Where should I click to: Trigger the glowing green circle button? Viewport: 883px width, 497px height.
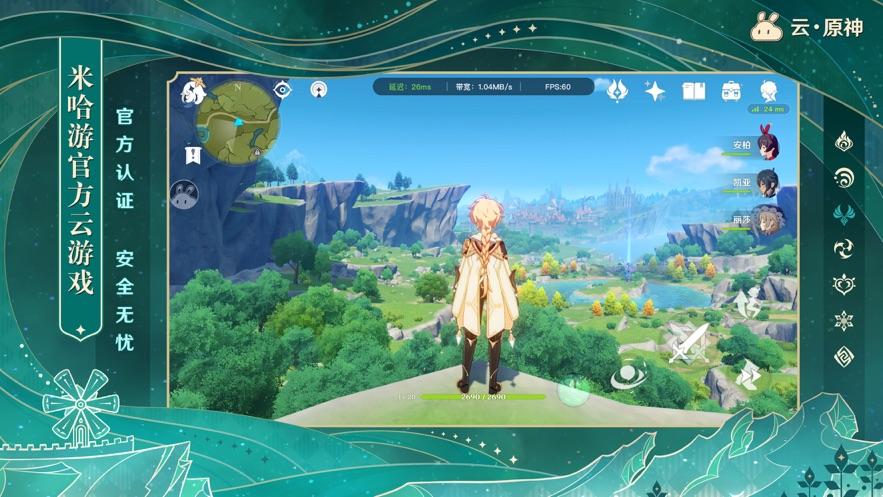point(573,388)
